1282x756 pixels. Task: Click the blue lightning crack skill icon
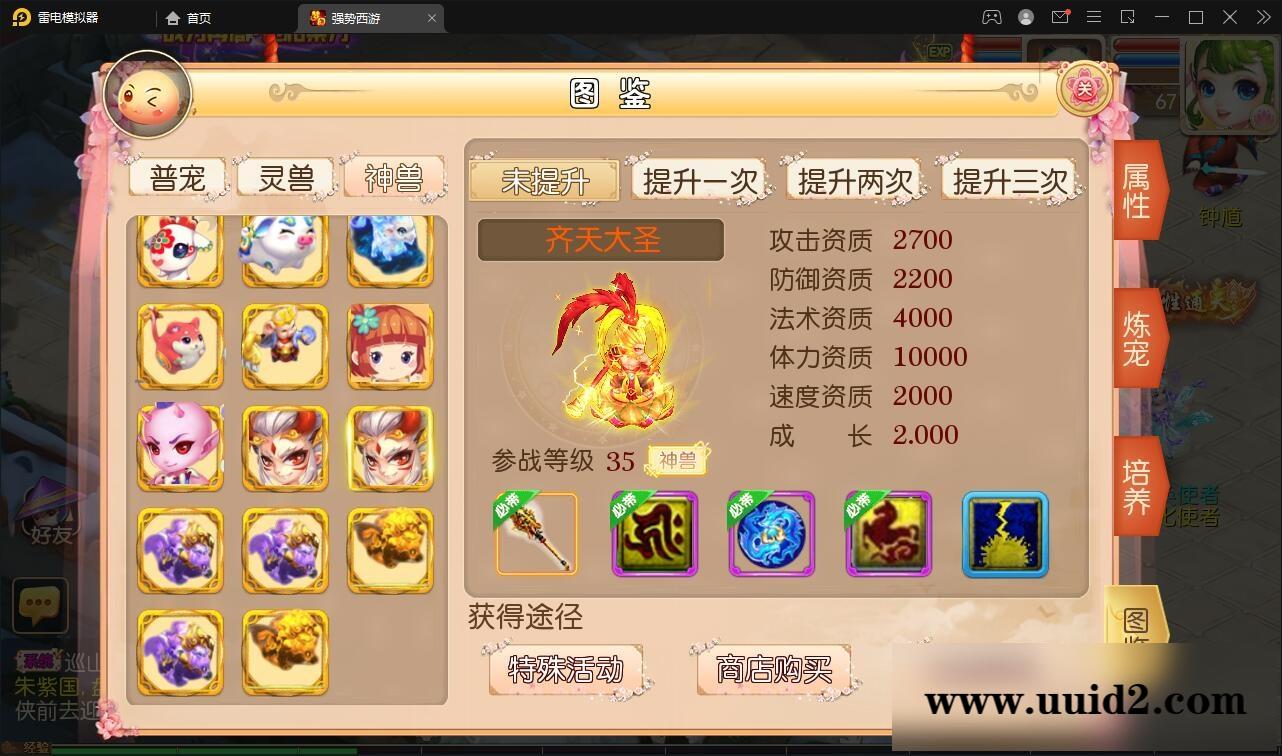[1004, 535]
